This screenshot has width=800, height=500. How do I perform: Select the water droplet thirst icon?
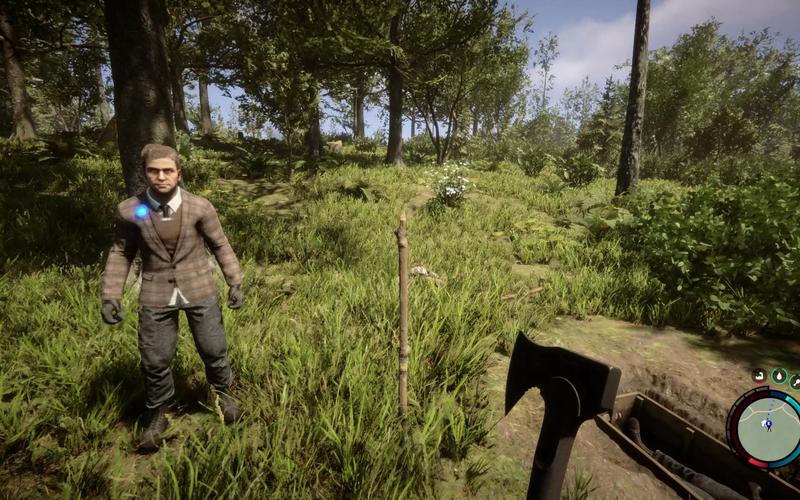coord(777,376)
